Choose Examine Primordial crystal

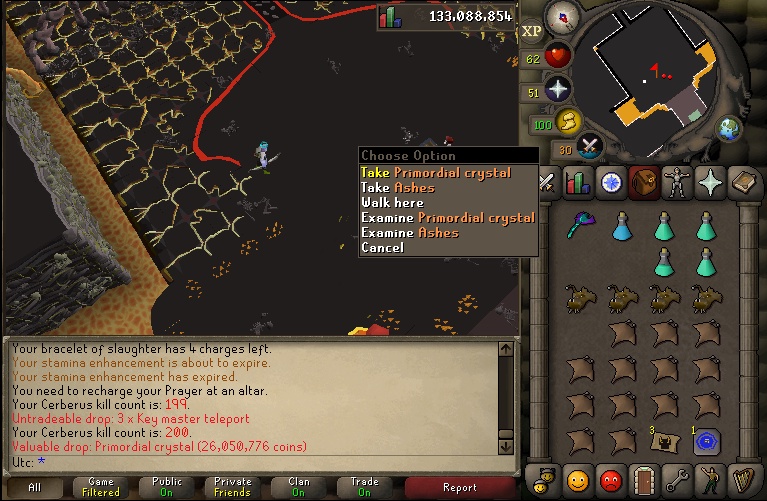447,218
